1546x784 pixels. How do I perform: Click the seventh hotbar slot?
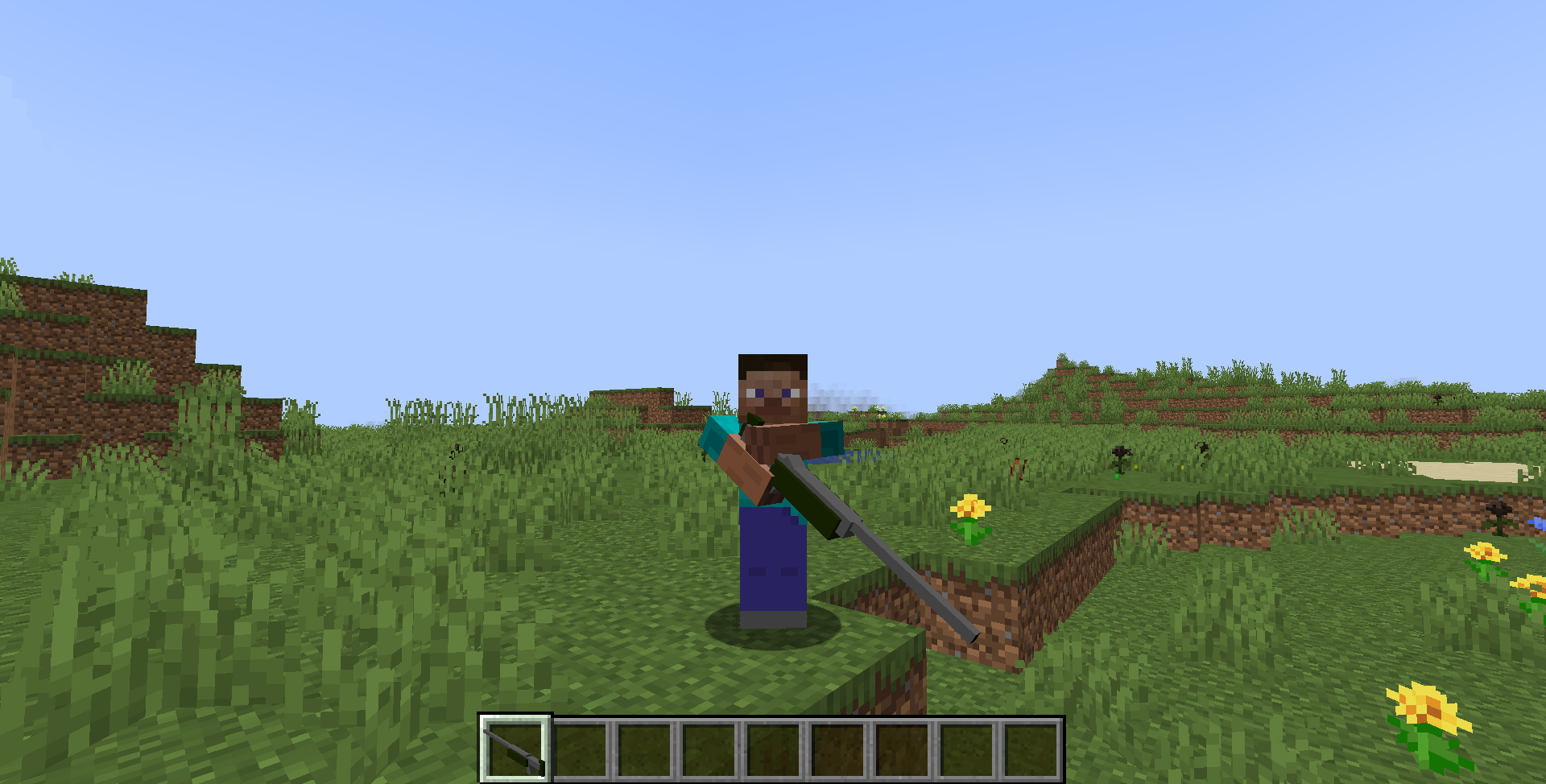[x=903, y=749]
